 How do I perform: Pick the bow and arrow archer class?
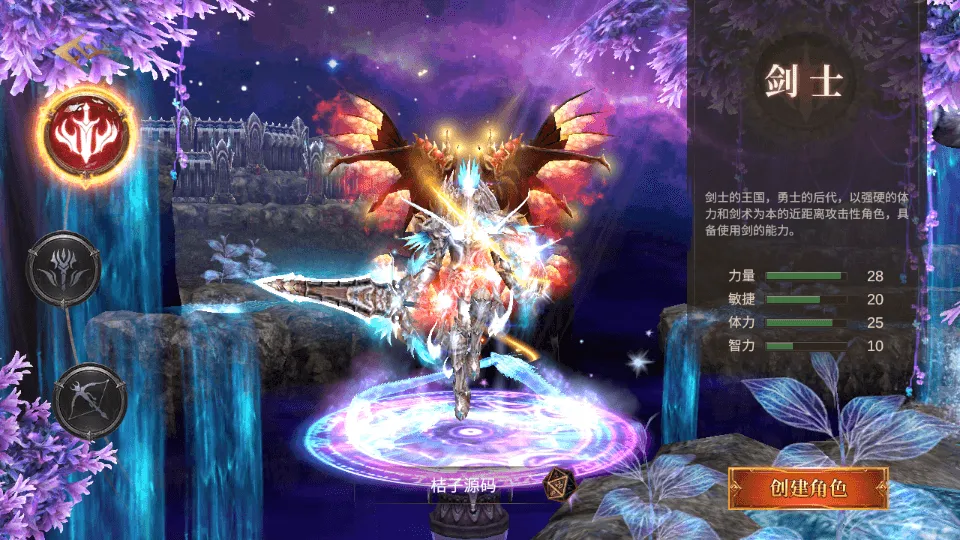pos(89,399)
